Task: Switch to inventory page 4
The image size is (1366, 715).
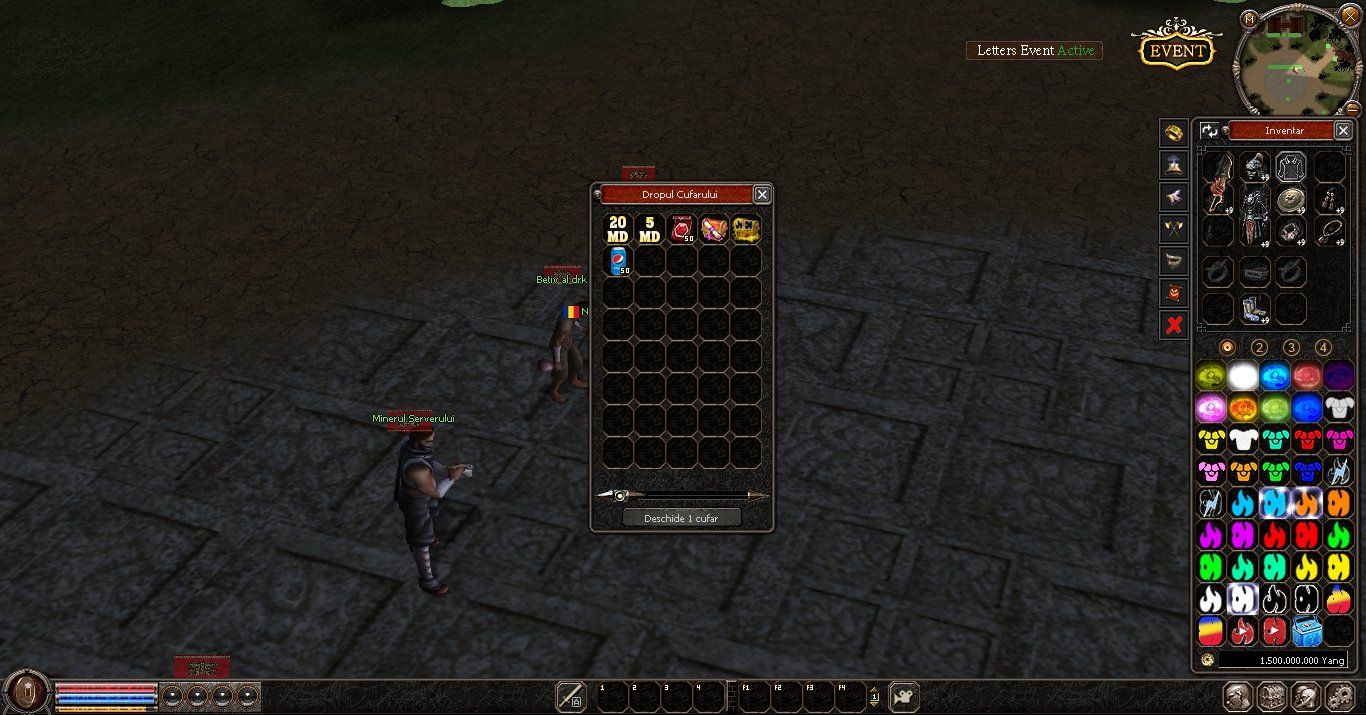Action: 1323,348
